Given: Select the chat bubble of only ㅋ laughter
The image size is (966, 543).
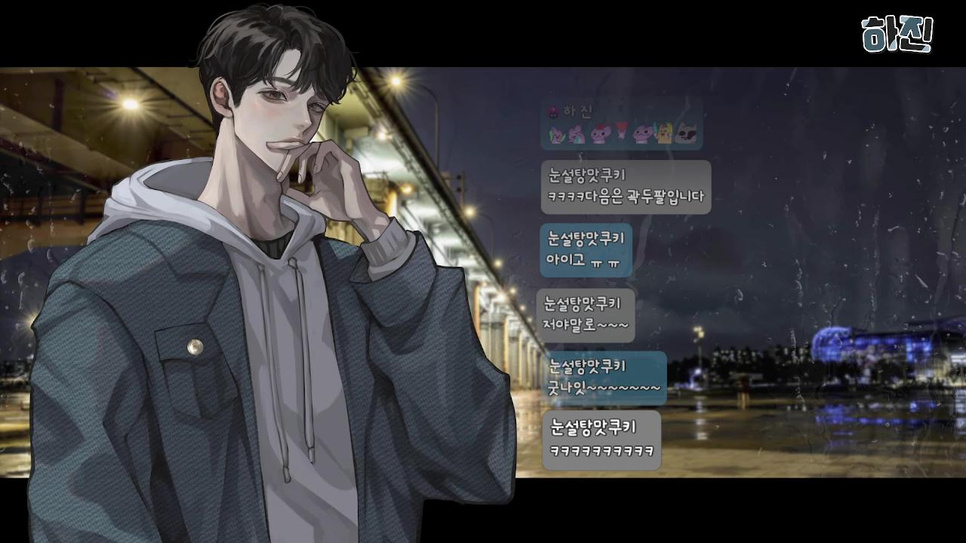Looking at the screenshot, I should pos(603,439).
